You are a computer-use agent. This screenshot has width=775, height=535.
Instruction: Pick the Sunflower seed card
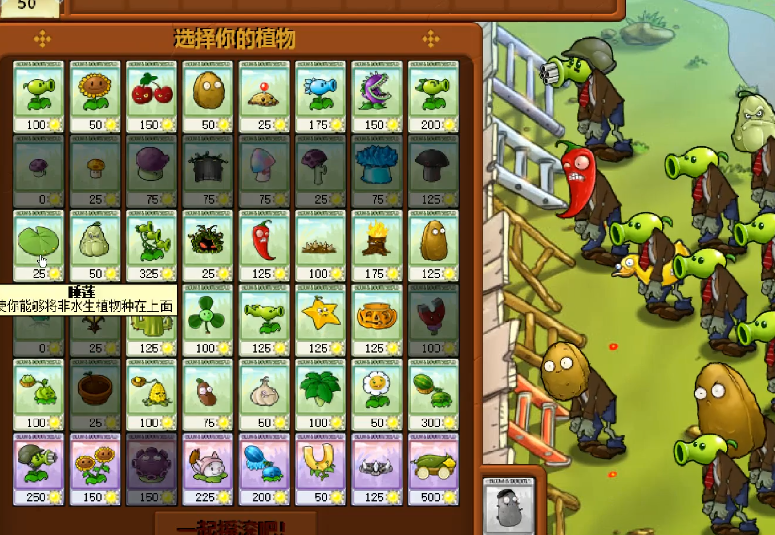pyautogui.click(x=95, y=97)
